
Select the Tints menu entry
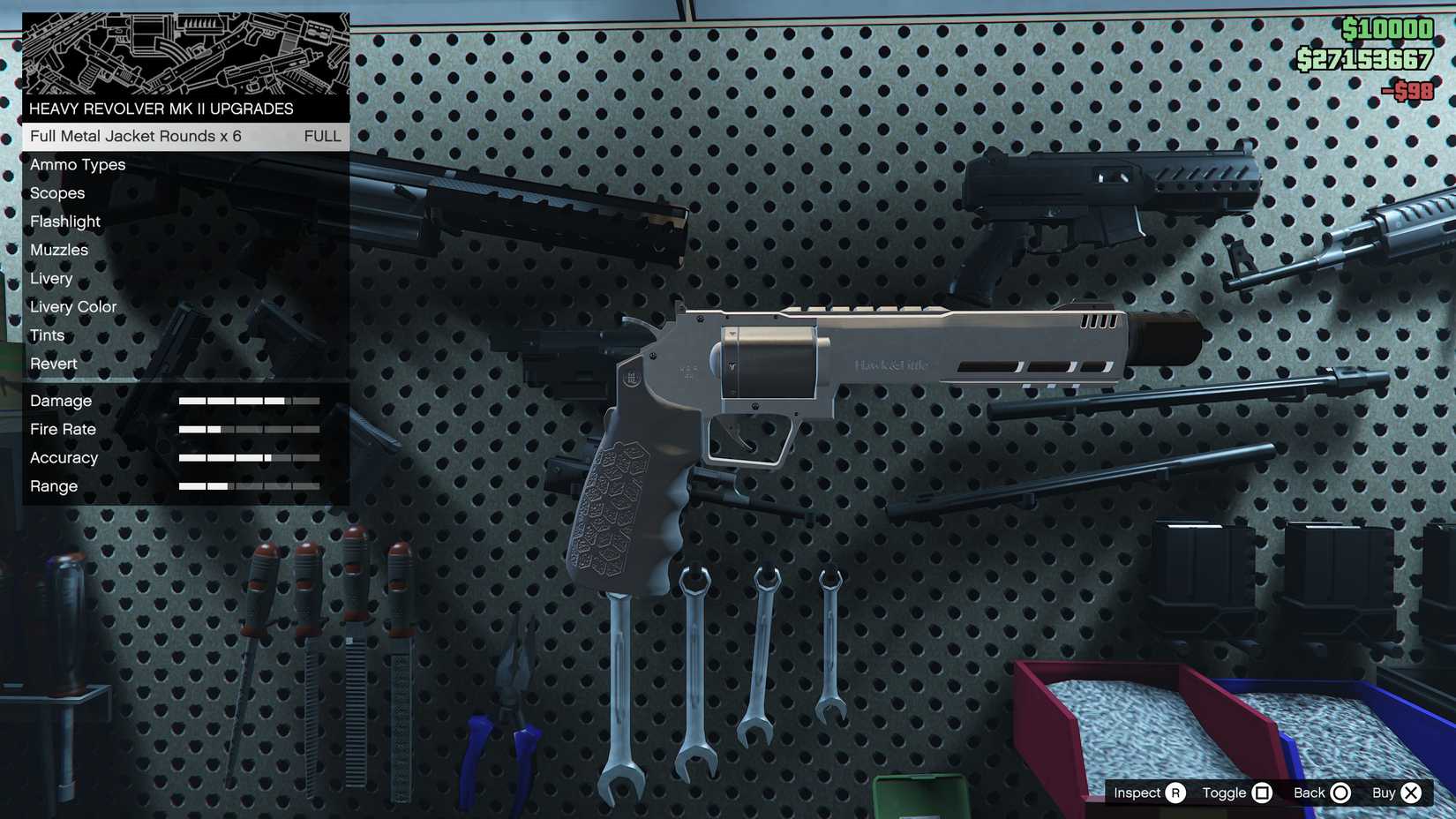(x=47, y=335)
